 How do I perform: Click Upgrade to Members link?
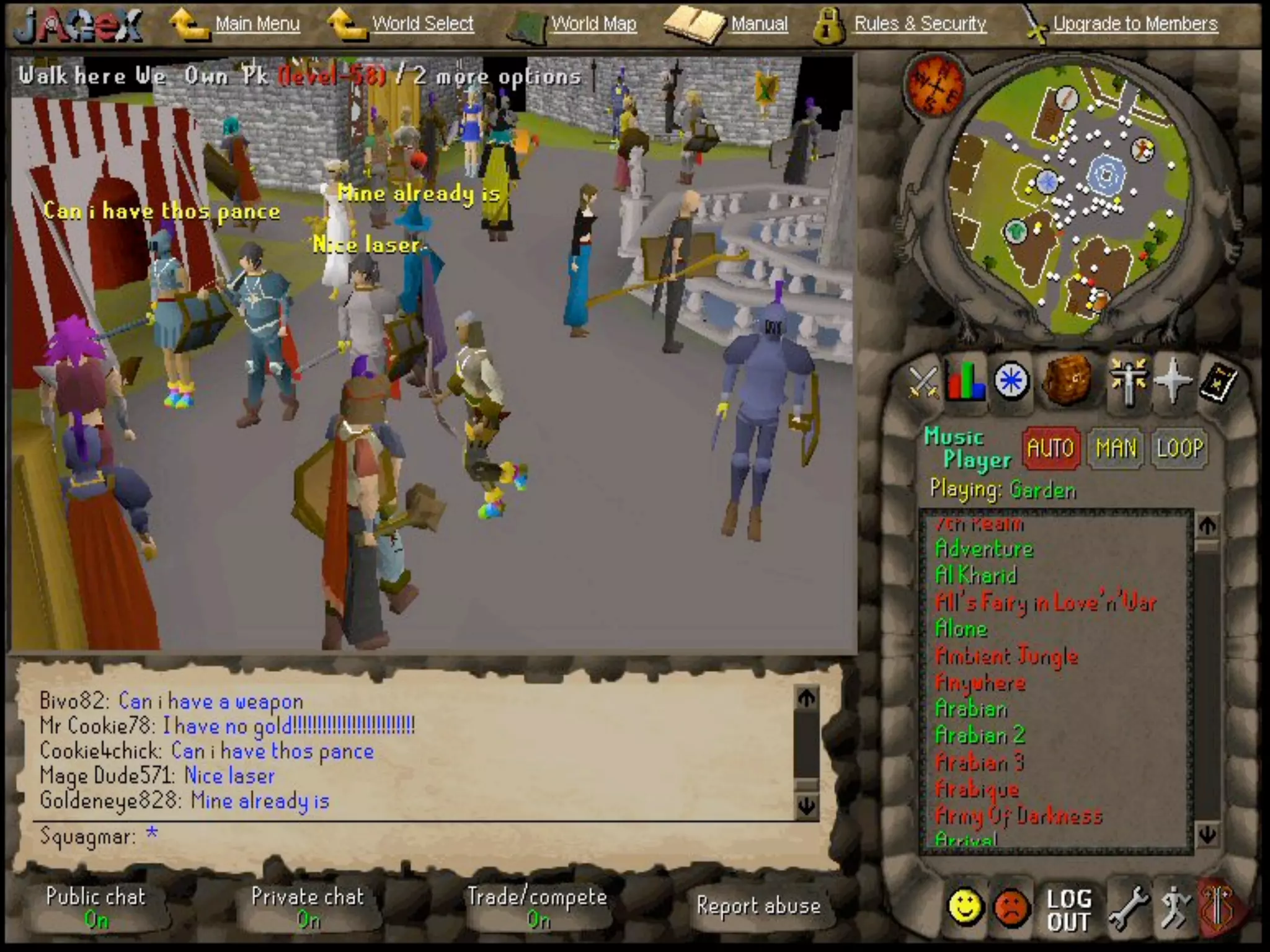1135,24
